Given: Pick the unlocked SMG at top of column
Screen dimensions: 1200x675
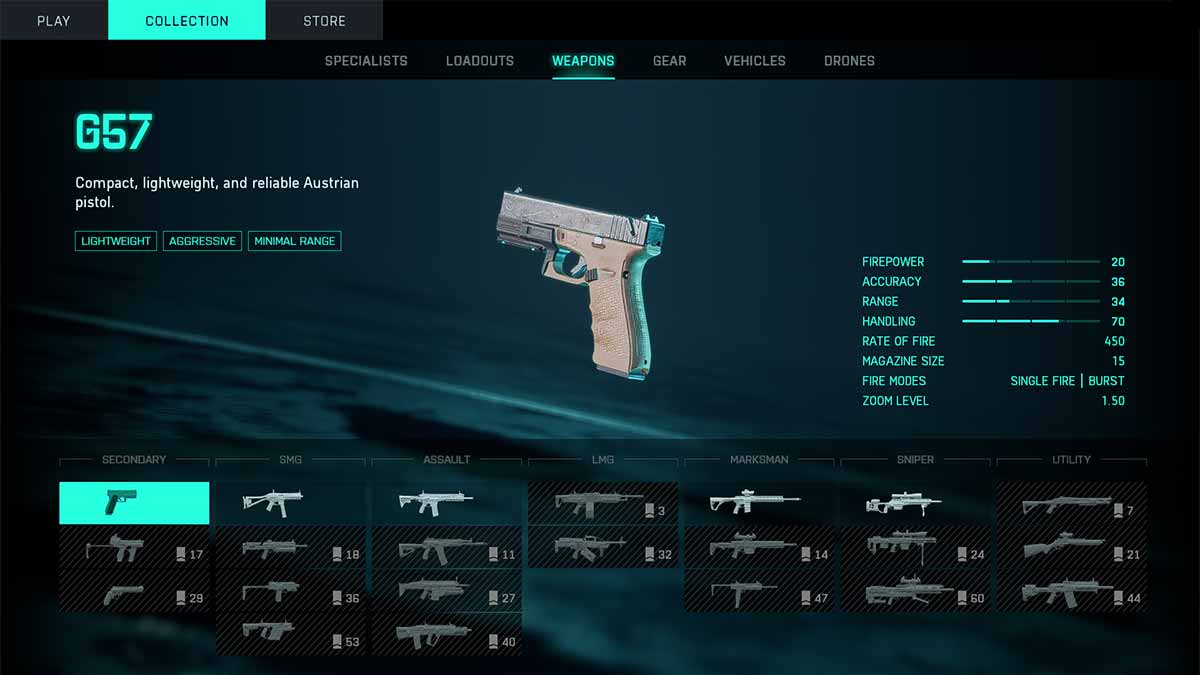Looking at the screenshot, I should point(290,503).
